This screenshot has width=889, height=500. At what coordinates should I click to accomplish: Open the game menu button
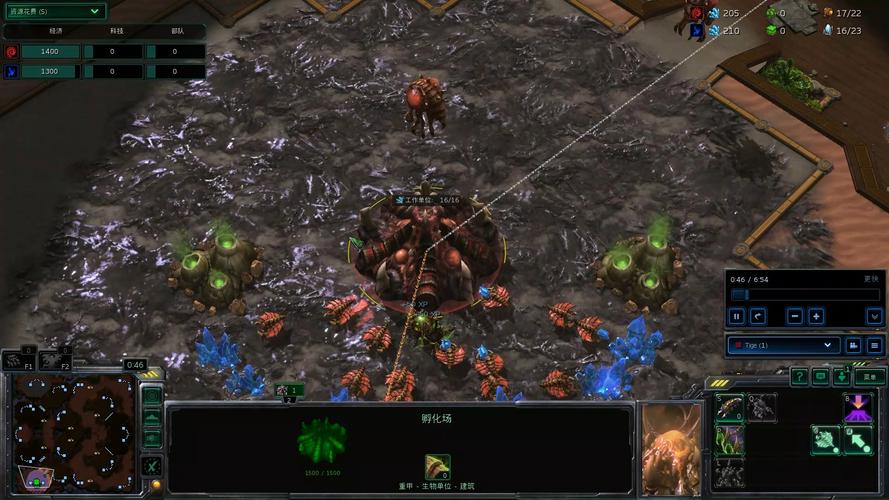pos(868,377)
